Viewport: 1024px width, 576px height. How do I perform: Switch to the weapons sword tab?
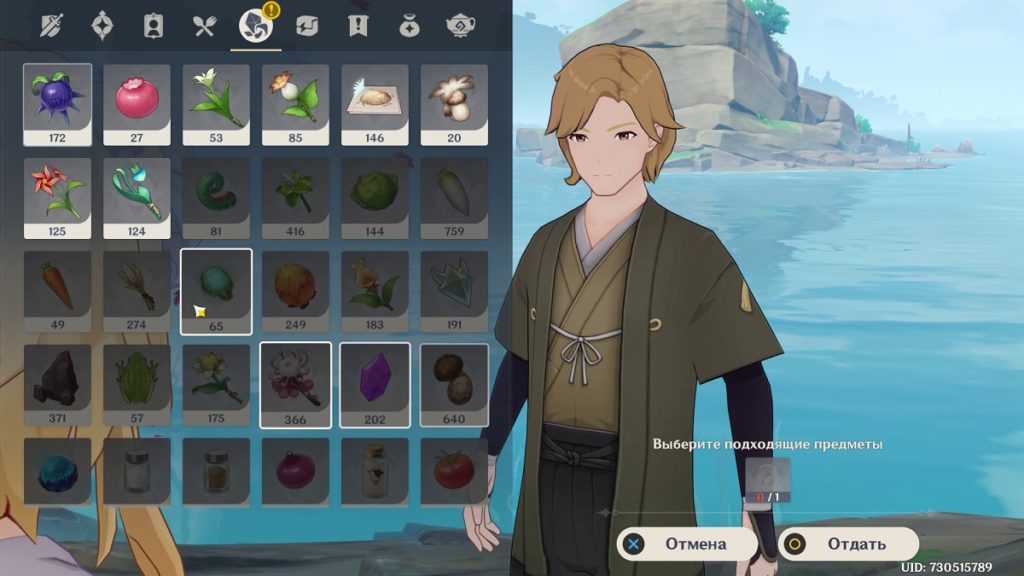51,26
